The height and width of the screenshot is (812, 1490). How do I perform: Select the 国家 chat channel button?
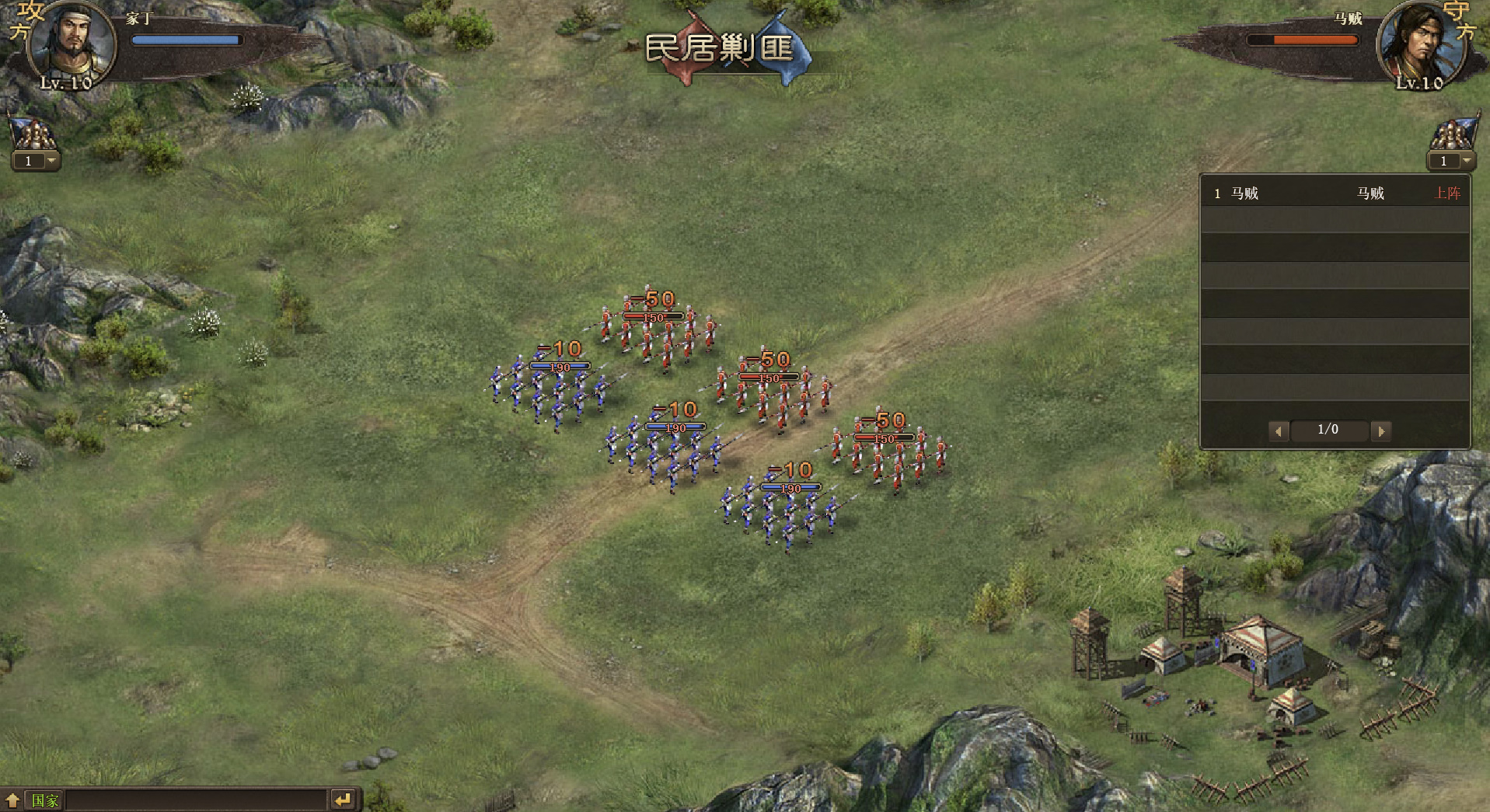[44, 800]
